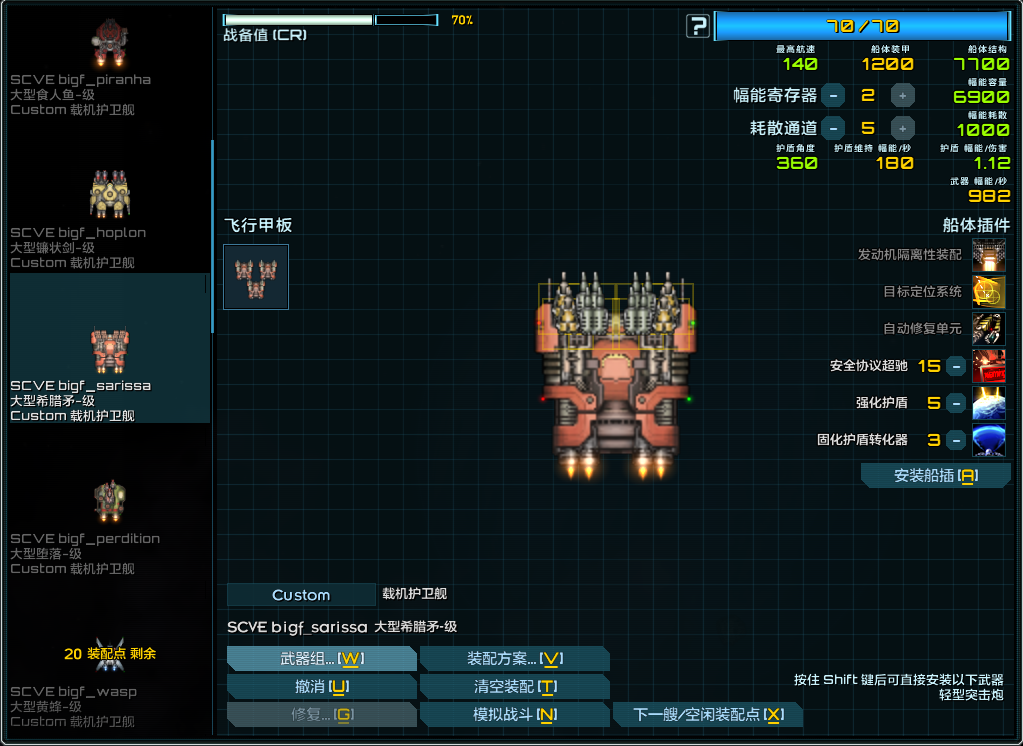Decrease 耗散通道 vents by one
Screen dimensions: 1023x746
(833, 128)
